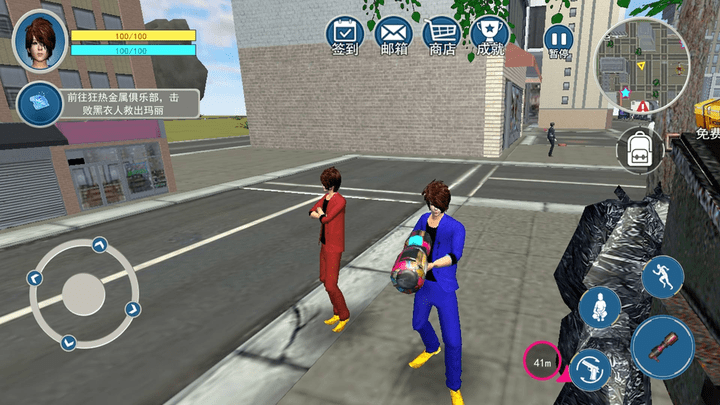Tap the virtual joystick center knob
This screenshot has width=720, height=405.
click(83, 295)
